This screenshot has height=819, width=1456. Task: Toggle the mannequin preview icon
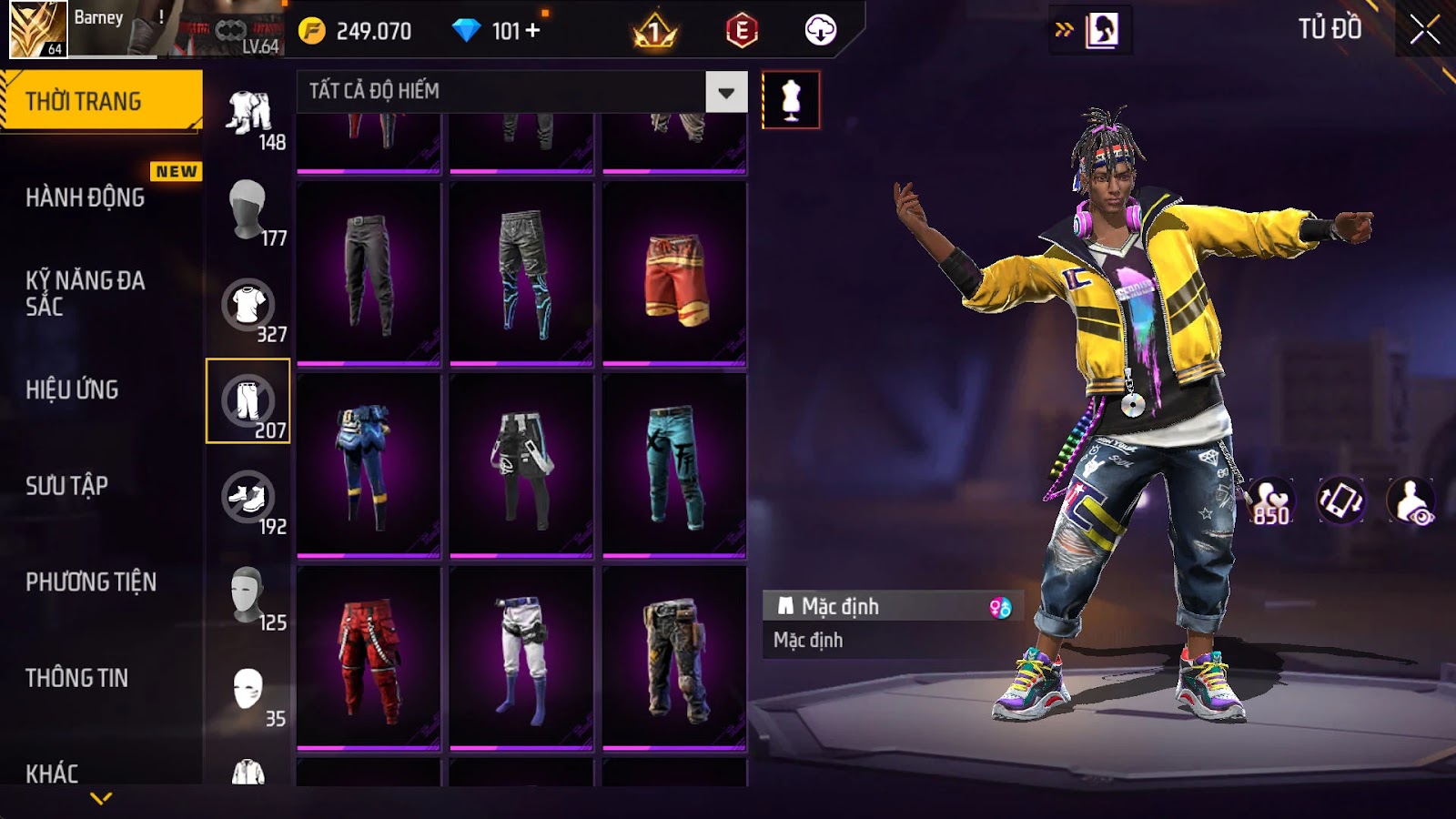point(790,100)
